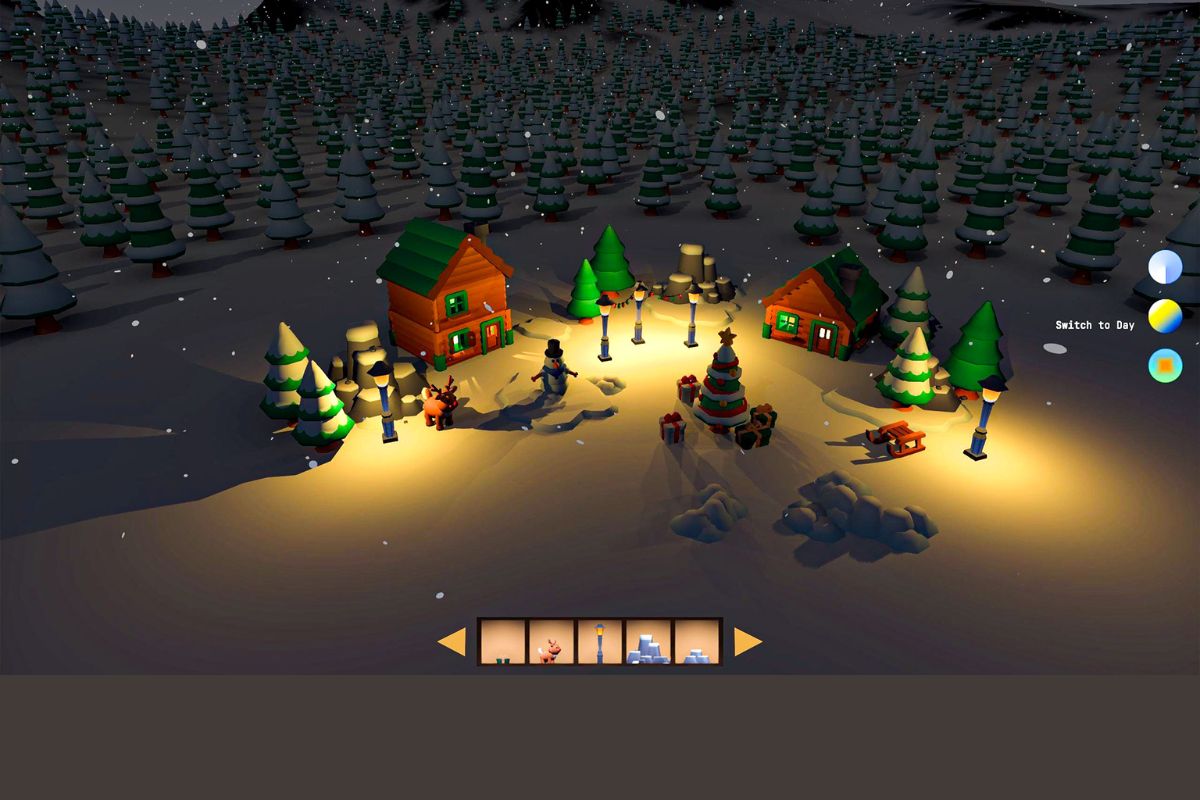
Task: Pick the small snowy rocks slot
Action: (x=696, y=642)
